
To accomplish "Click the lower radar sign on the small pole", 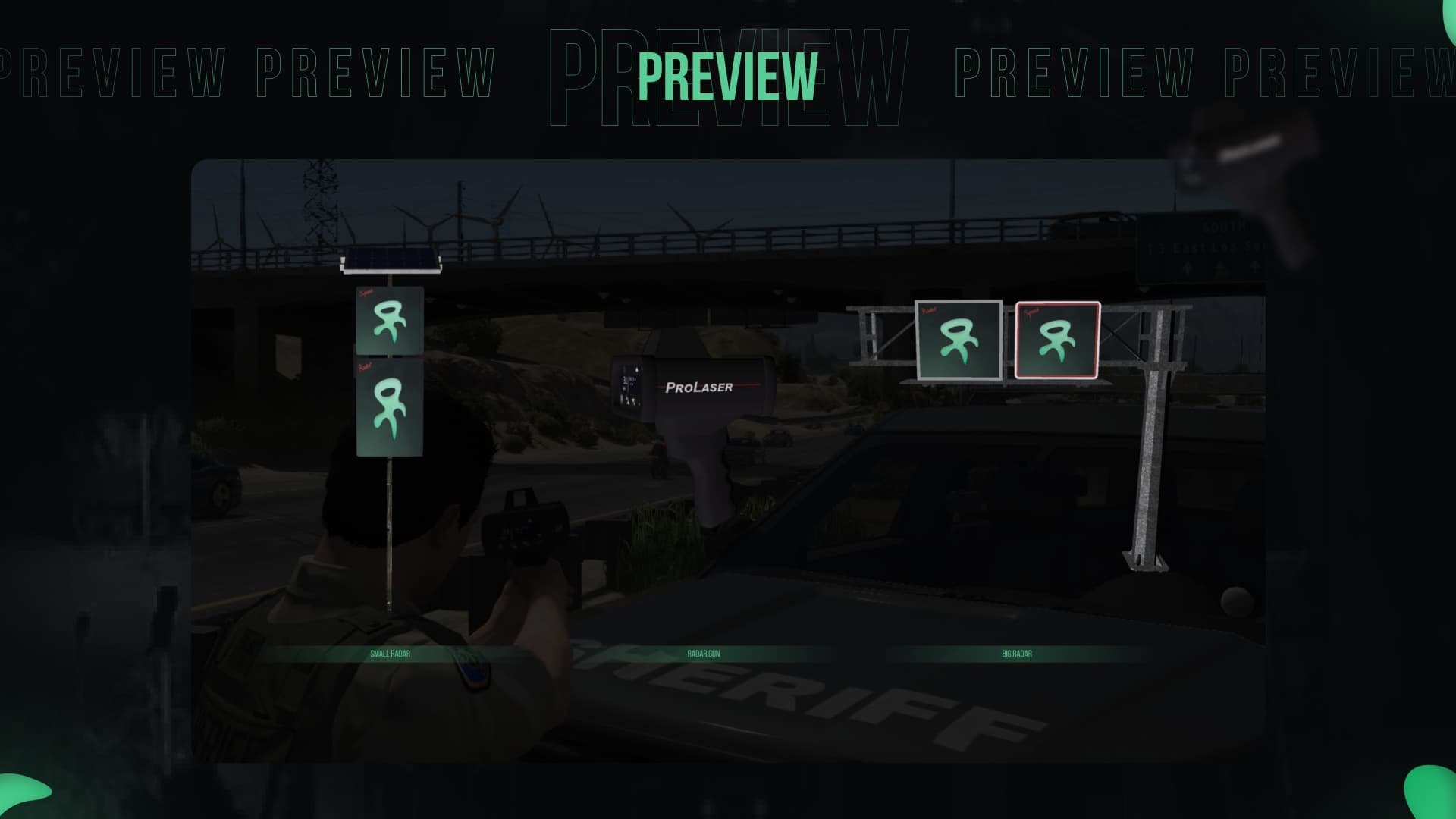I will (x=389, y=407).
